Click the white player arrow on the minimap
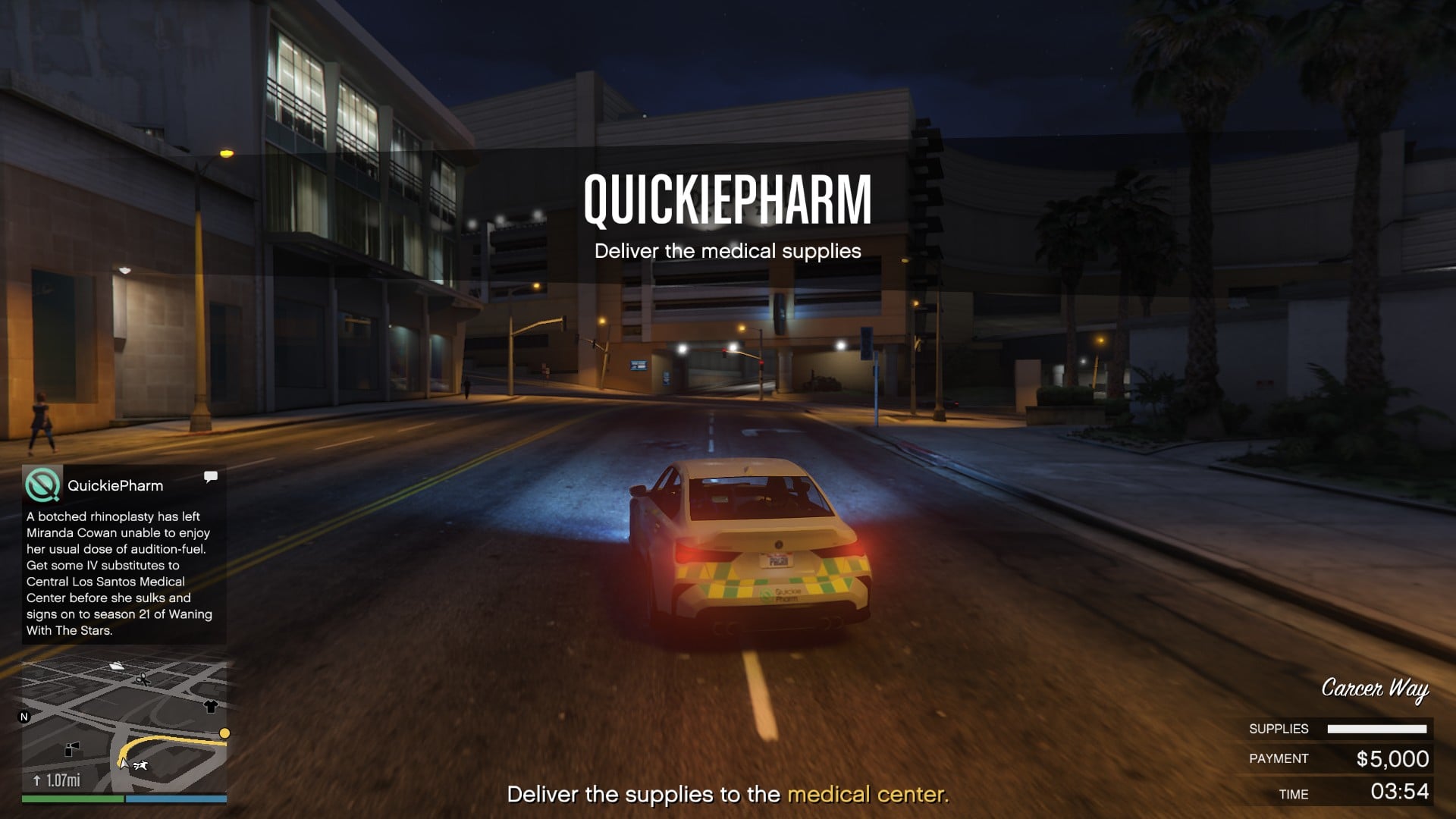 click(x=124, y=764)
